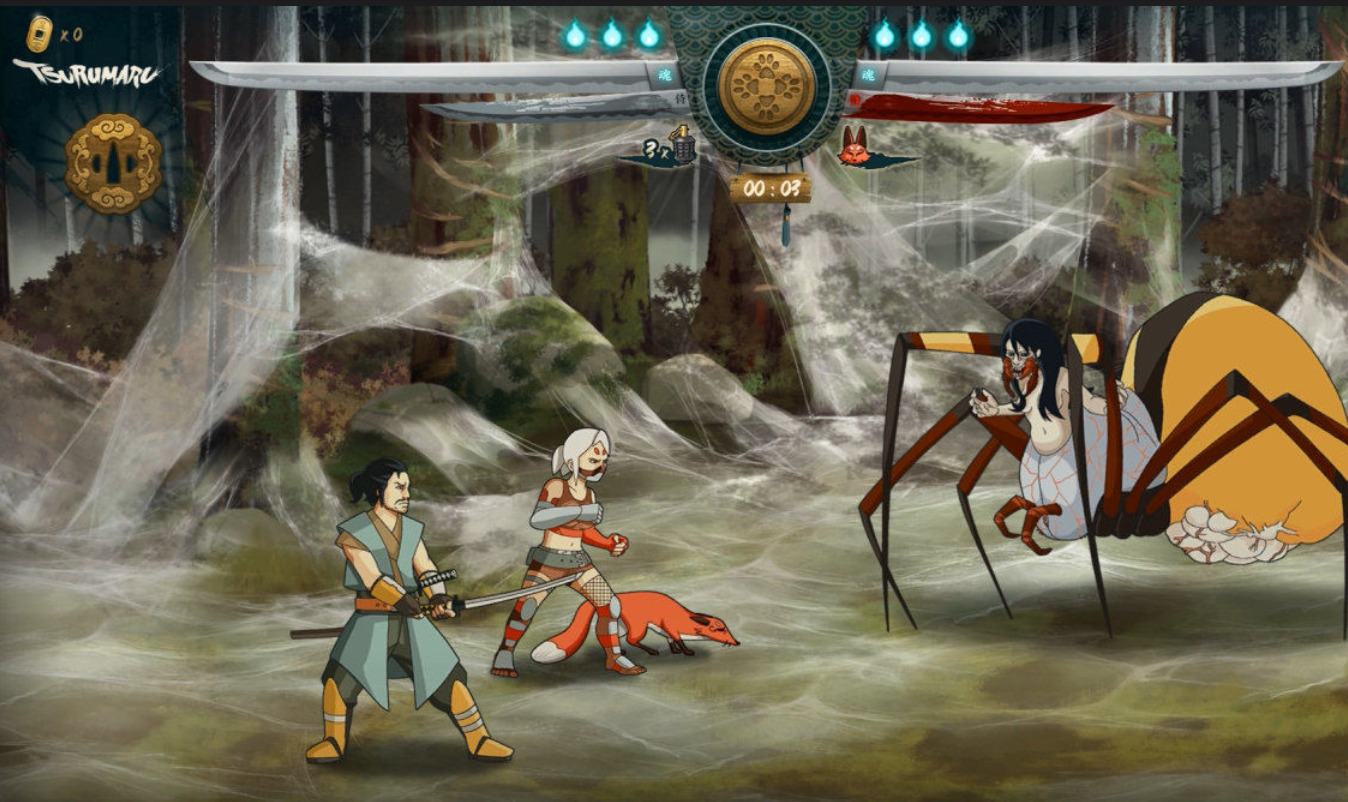
Task: Click the central gold crest medallion
Action: (766, 86)
